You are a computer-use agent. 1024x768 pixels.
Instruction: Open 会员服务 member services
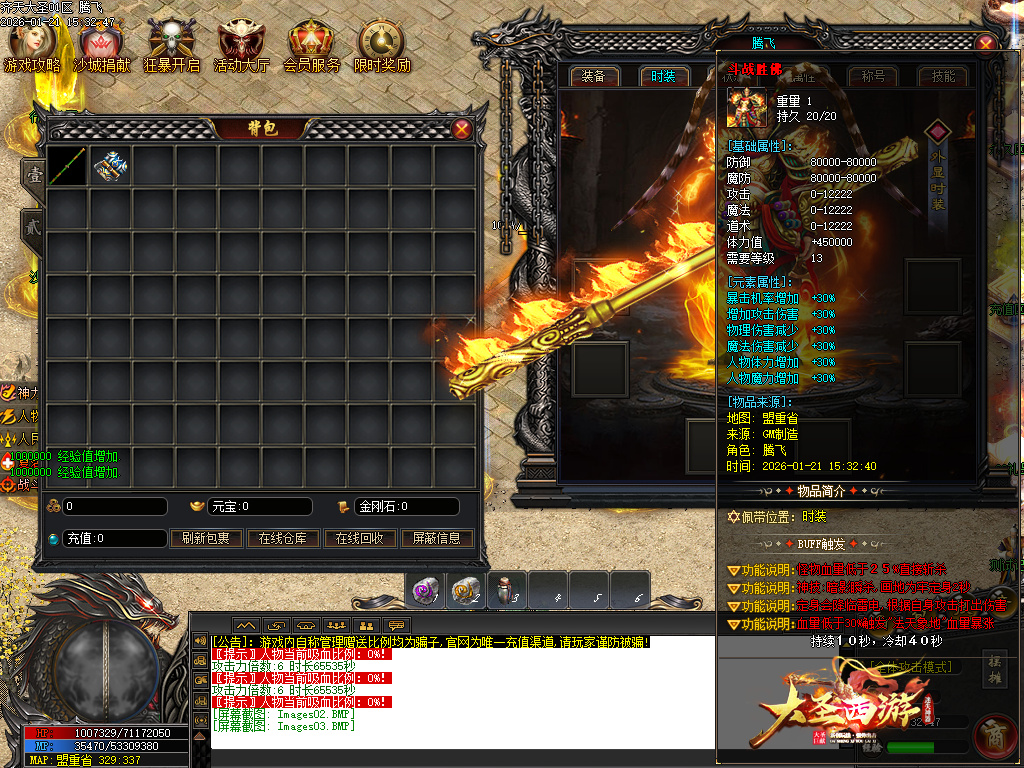311,45
